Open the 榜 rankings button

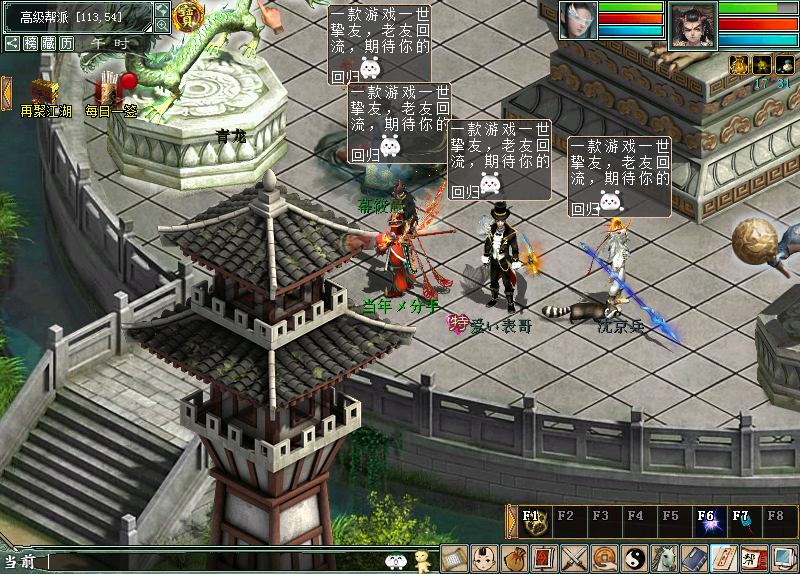click(x=31, y=43)
